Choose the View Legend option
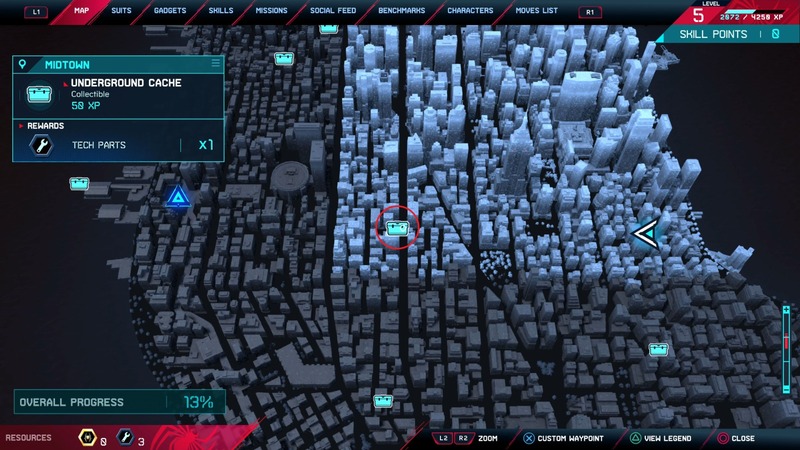 pos(658,438)
